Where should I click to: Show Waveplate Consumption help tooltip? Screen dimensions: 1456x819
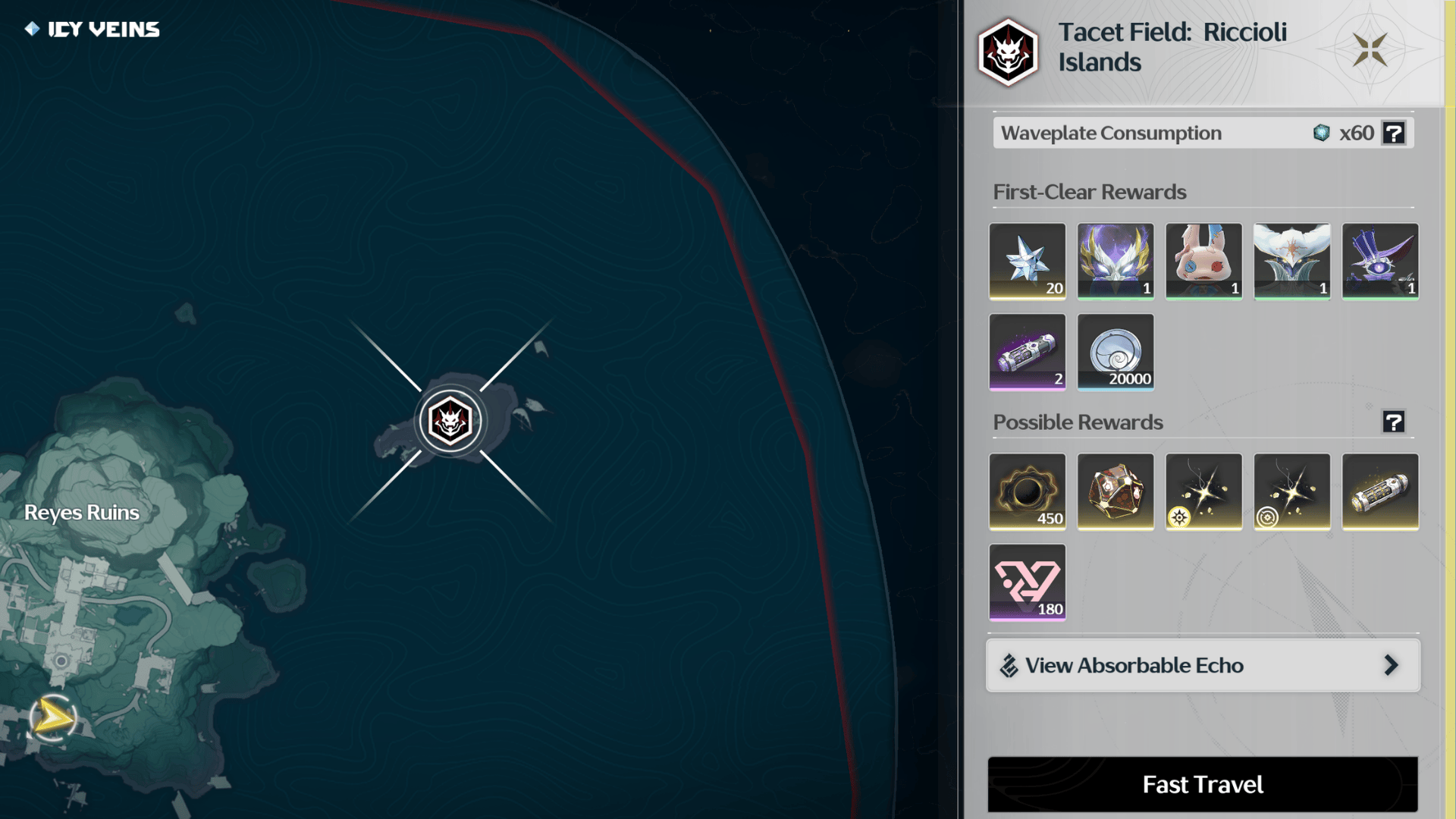(x=1393, y=133)
